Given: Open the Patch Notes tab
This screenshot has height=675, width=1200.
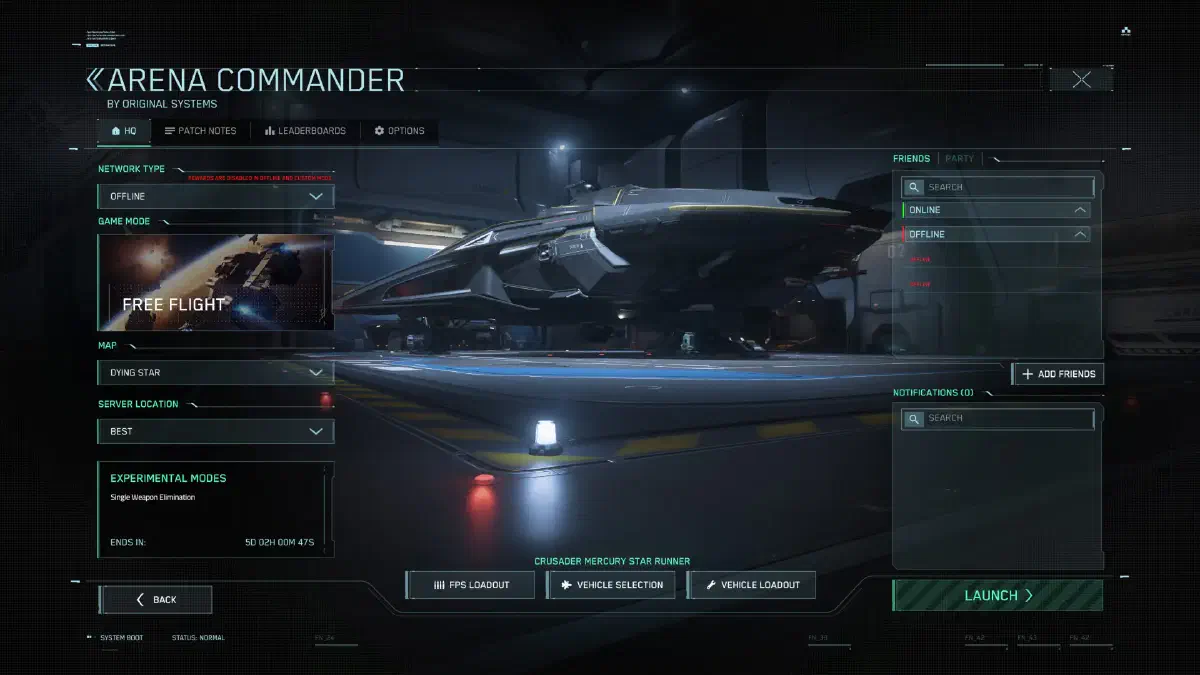Looking at the screenshot, I should click(200, 131).
